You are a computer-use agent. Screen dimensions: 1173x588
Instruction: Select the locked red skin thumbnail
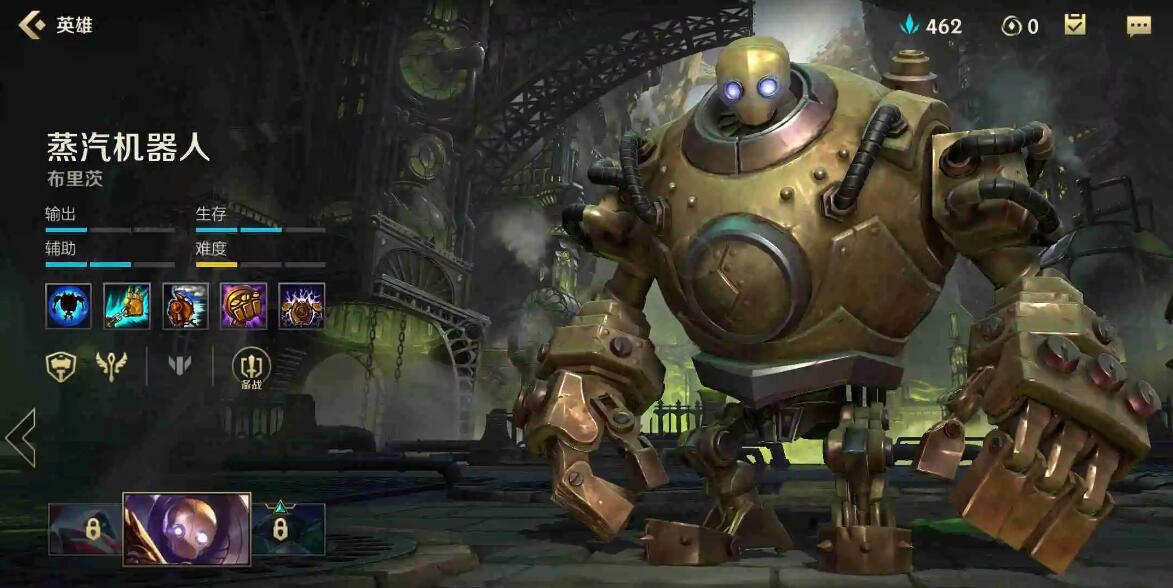tap(85, 529)
